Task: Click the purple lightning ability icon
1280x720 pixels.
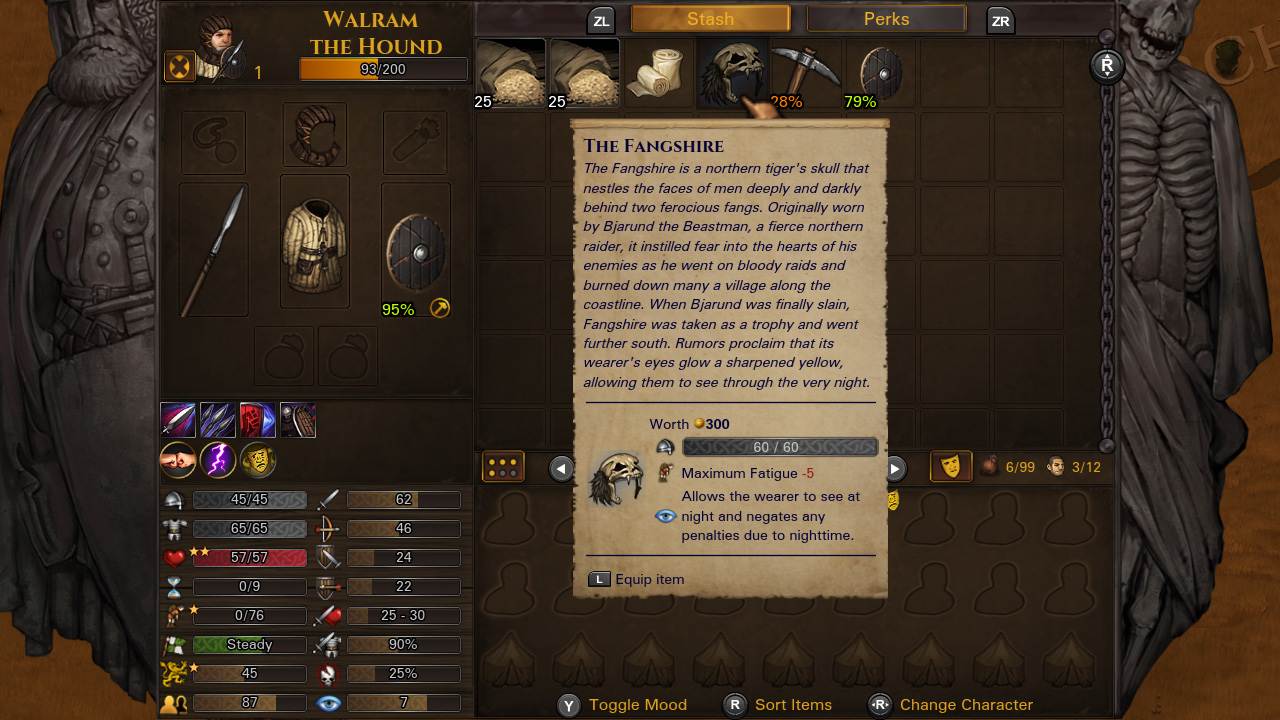Action: pos(218,460)
